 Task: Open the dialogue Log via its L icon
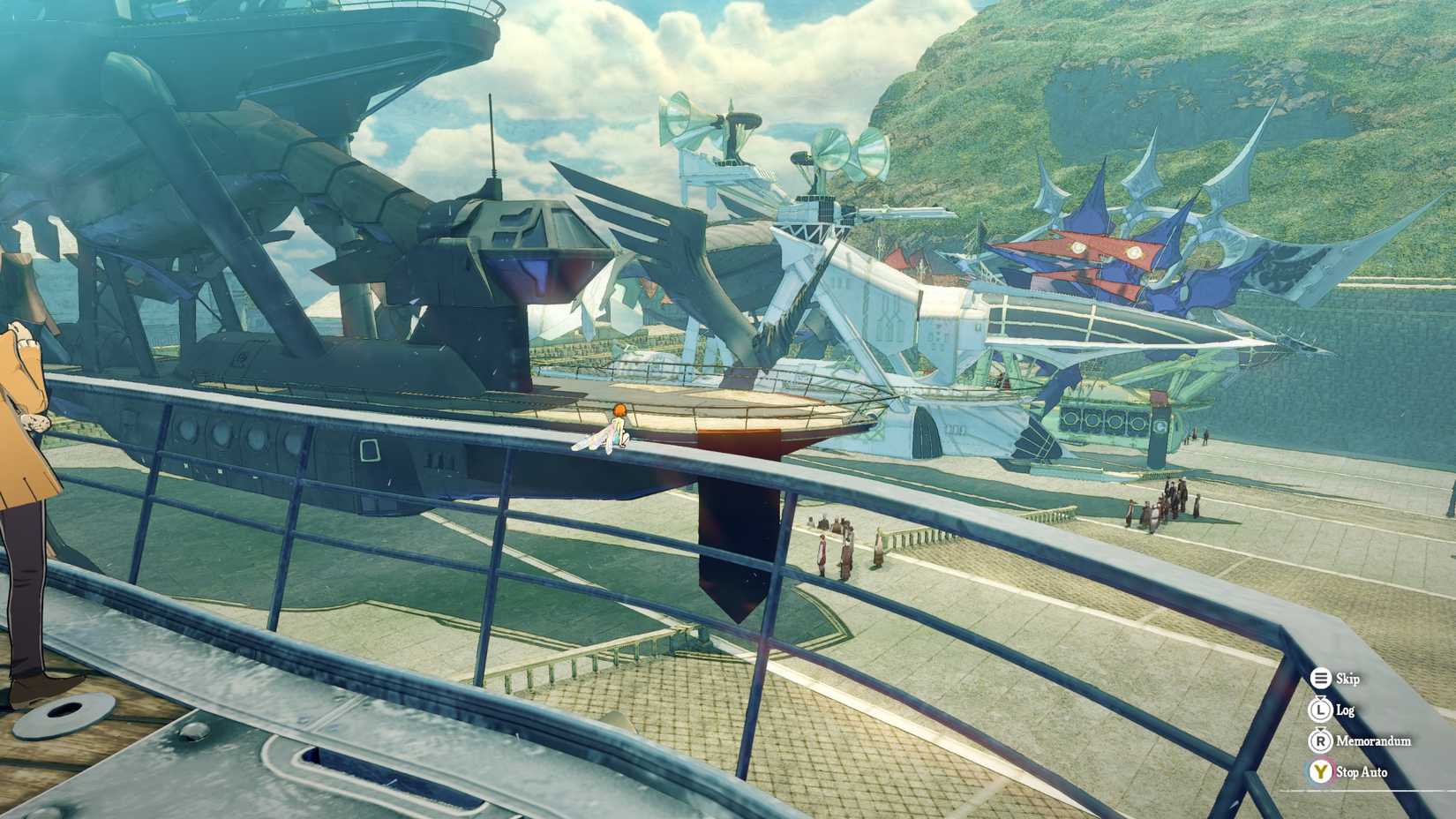coord(1320,710)
